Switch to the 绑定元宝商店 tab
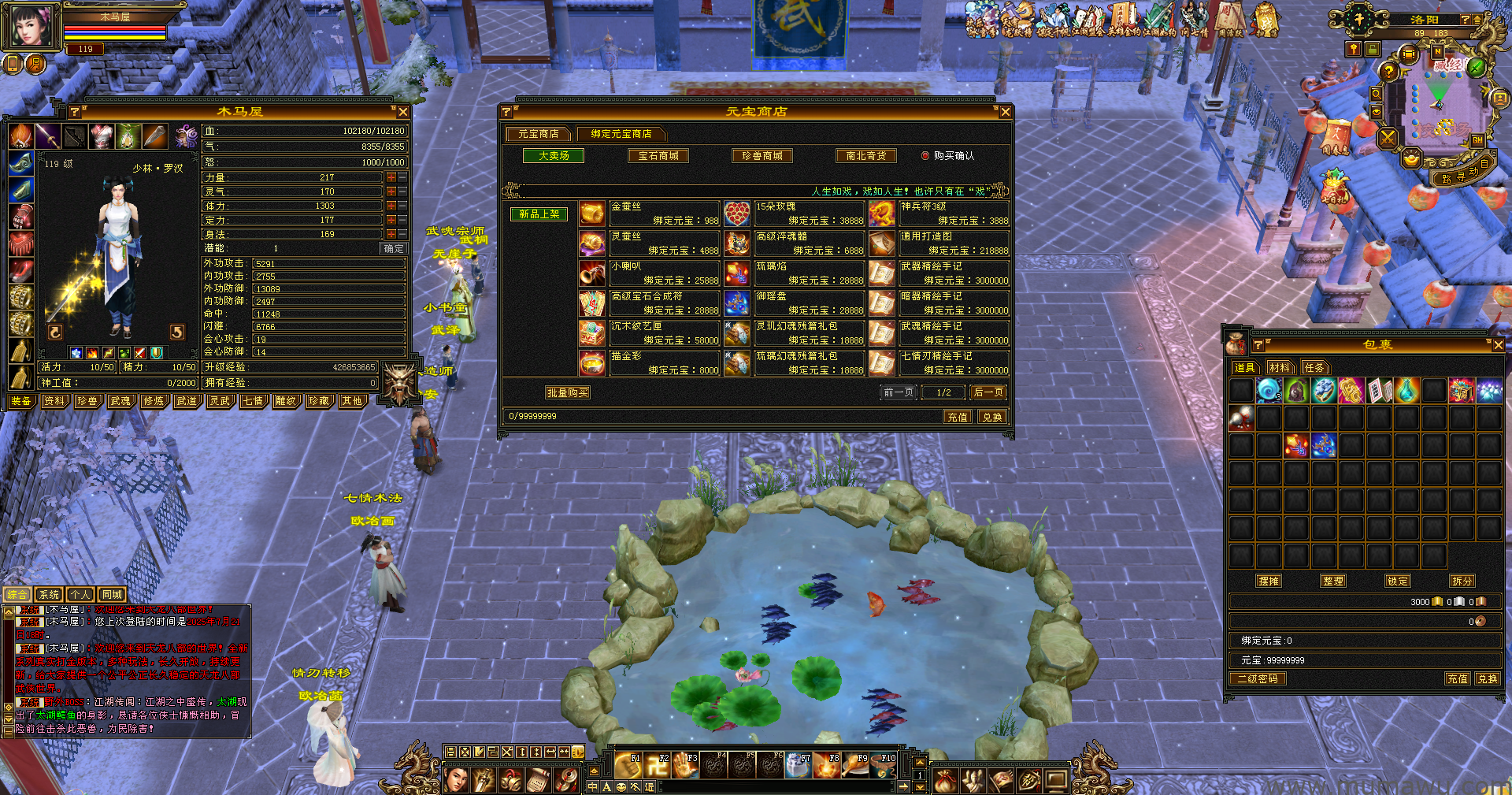The image size is (1512, 795). (621, 134)
